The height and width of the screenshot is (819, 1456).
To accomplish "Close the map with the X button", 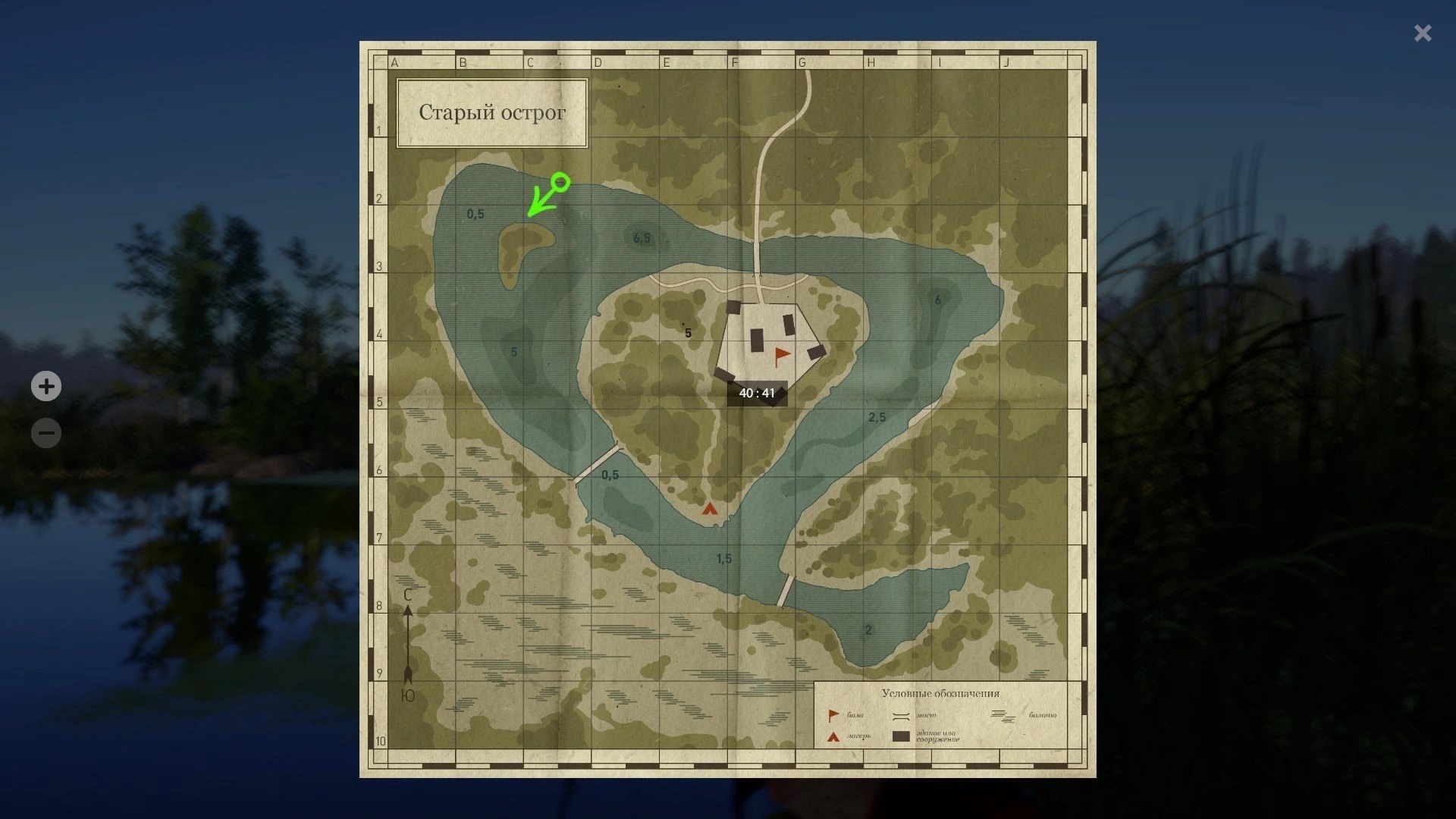I will click(1423, 33).
